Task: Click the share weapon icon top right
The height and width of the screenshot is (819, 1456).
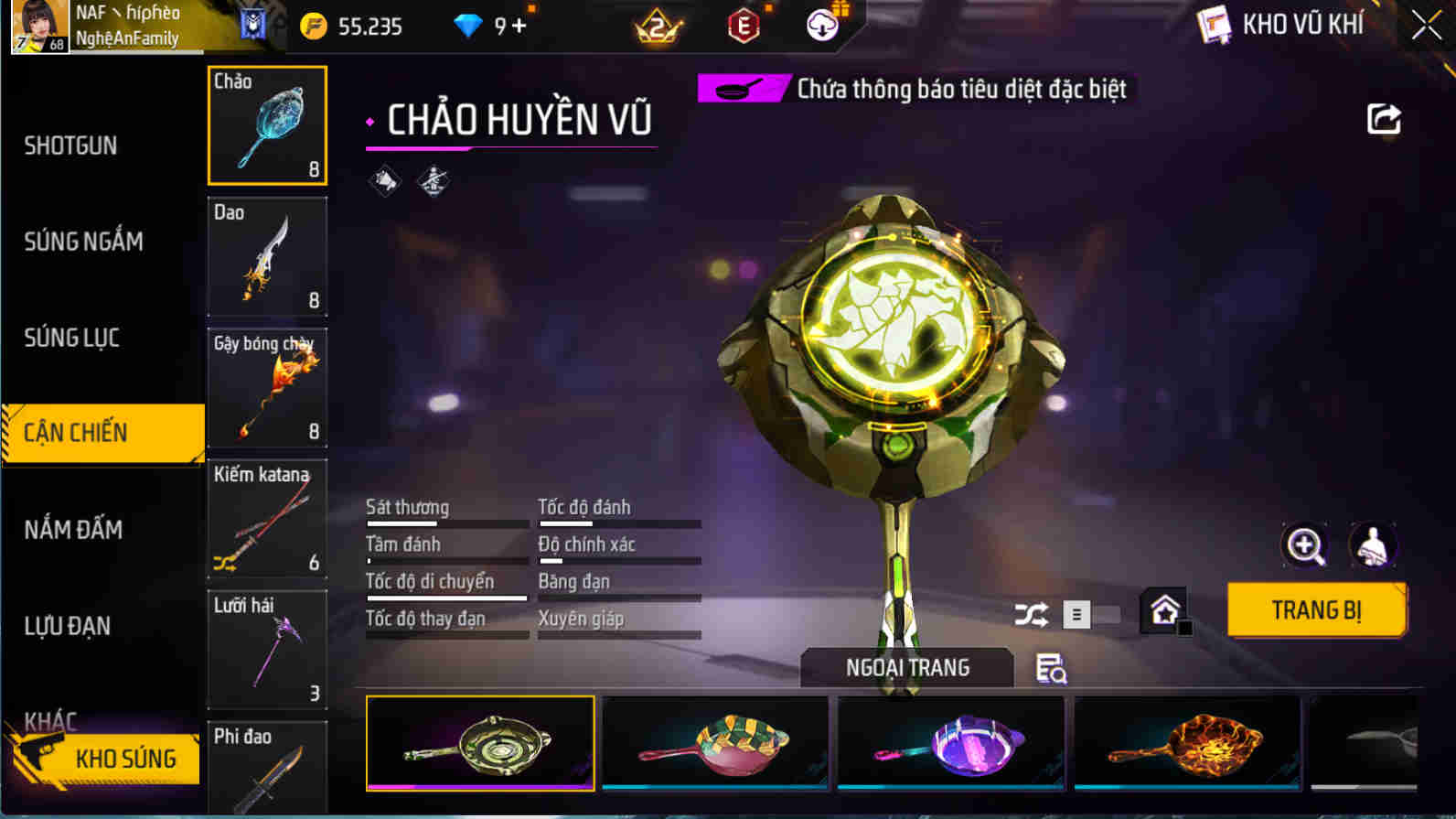Action: [x=1385, y=119]
